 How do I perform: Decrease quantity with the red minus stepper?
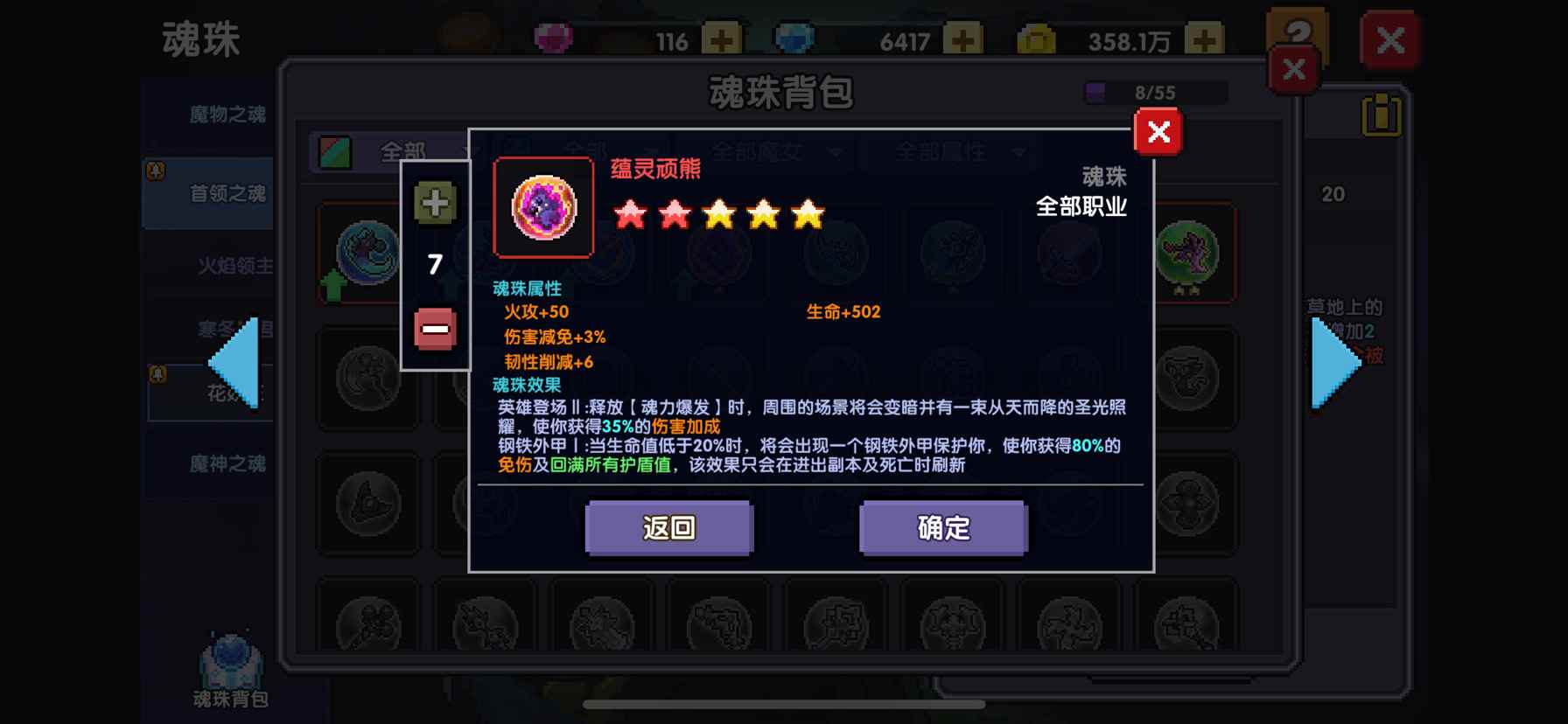[435, 329]
